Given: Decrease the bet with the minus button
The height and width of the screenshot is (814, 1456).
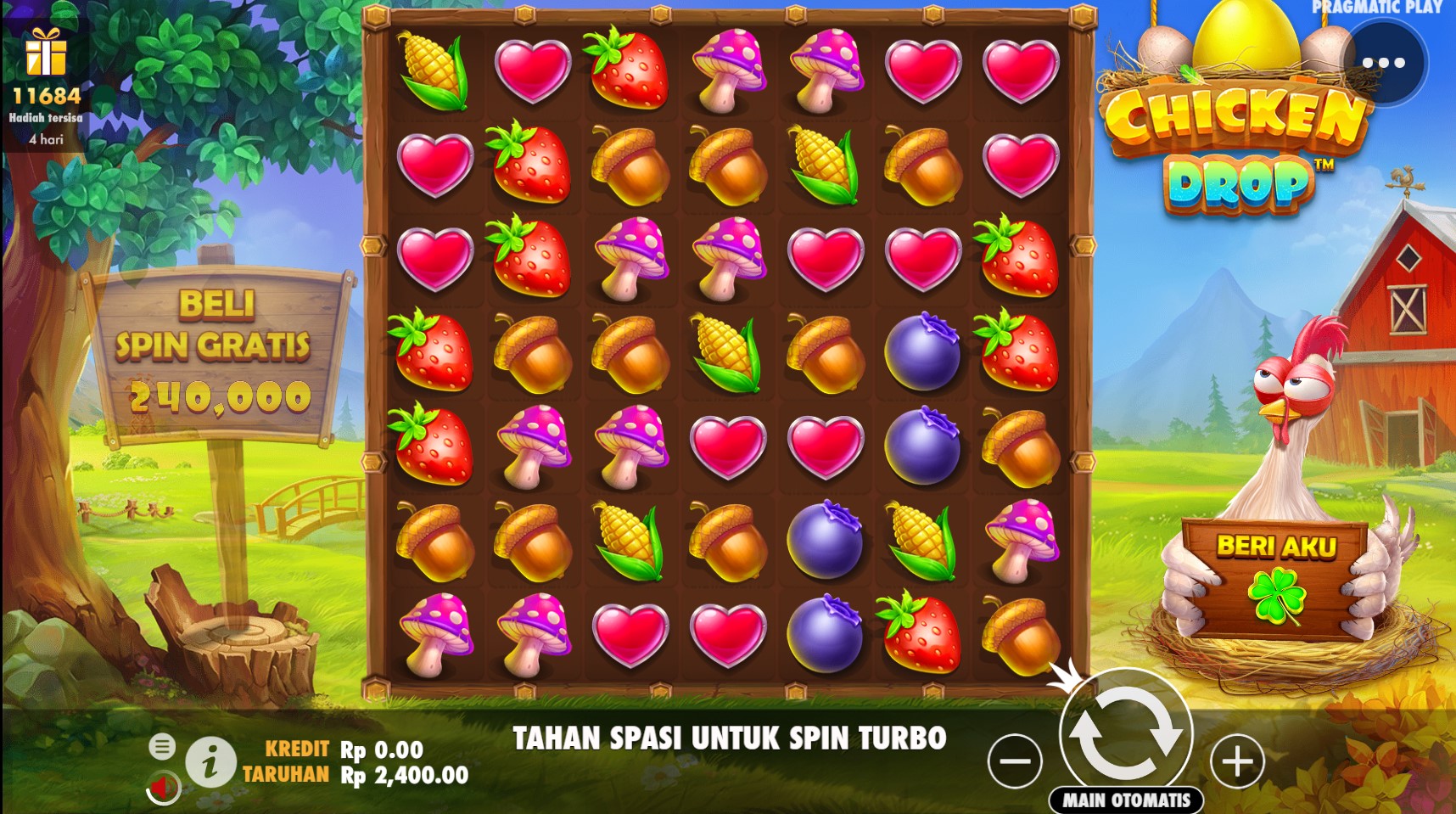Looking at the screenshot, I should click(x=1015, y=761).
